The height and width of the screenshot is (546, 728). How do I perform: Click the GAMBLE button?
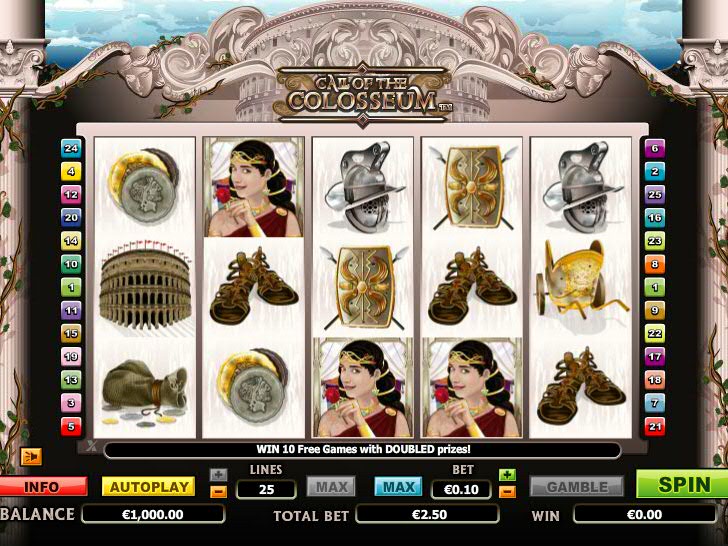pyautogui.click(x=577, y=487)
